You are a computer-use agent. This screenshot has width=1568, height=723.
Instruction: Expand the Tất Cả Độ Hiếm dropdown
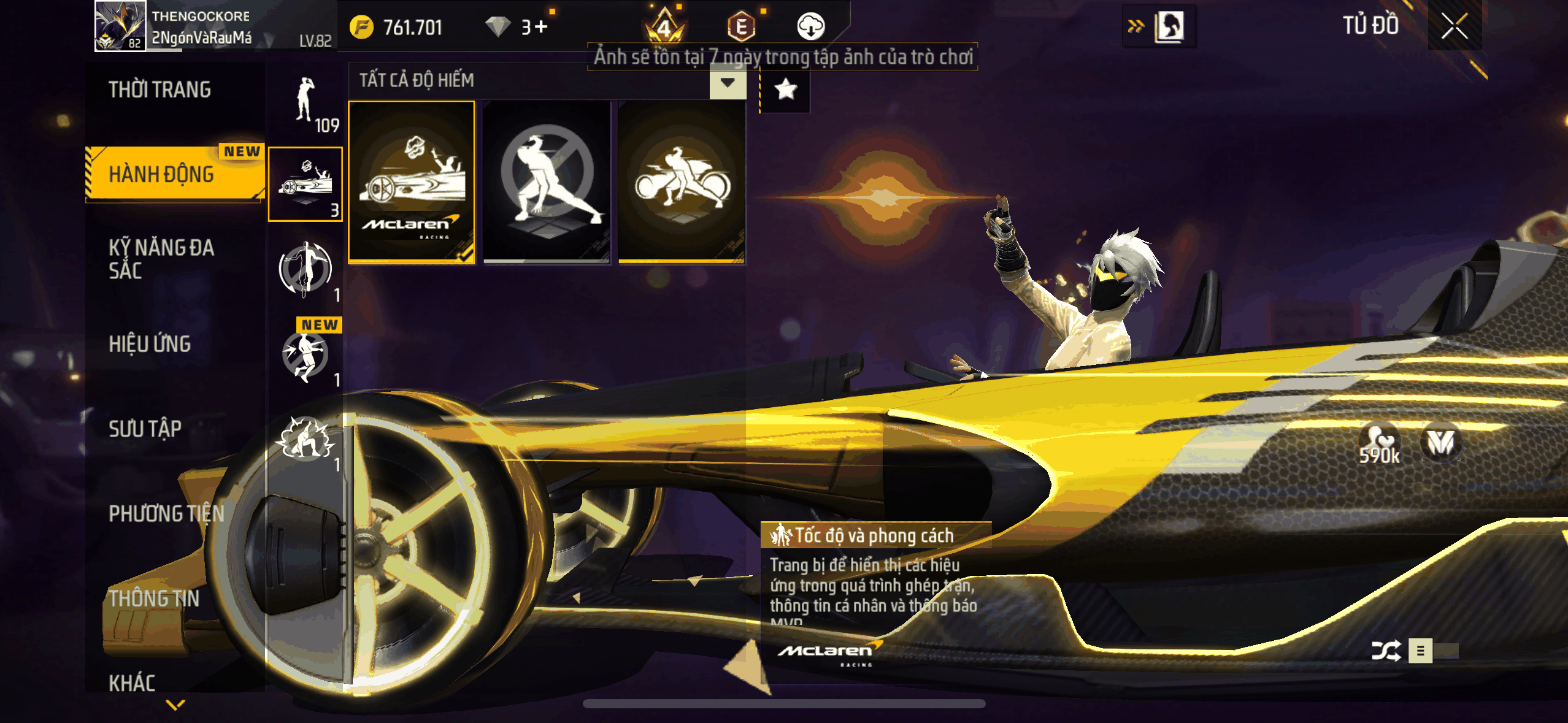coord(728,83)
